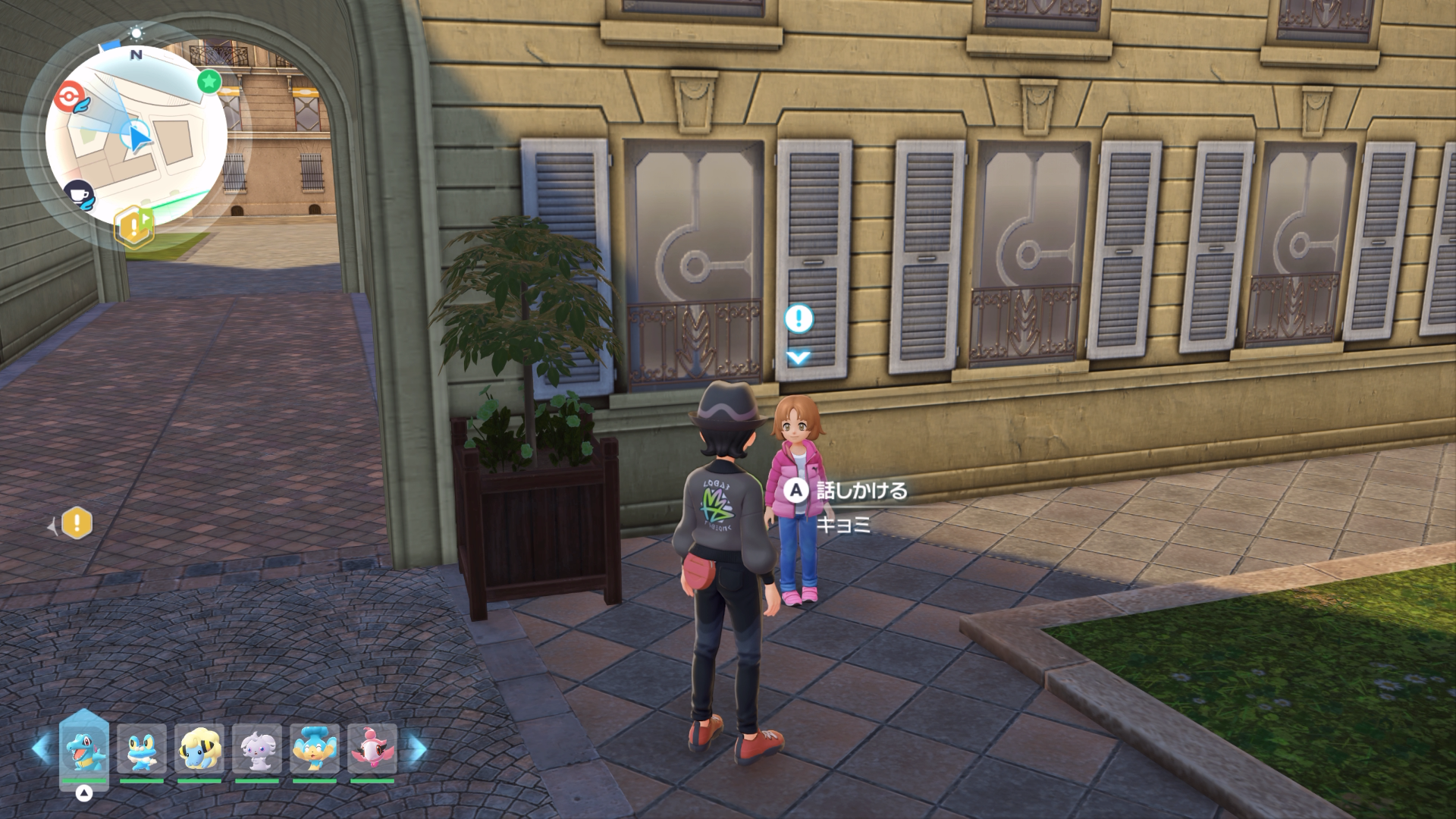
Task: Click the yellow quest hexagon below minimap
Action: point(134,226)
